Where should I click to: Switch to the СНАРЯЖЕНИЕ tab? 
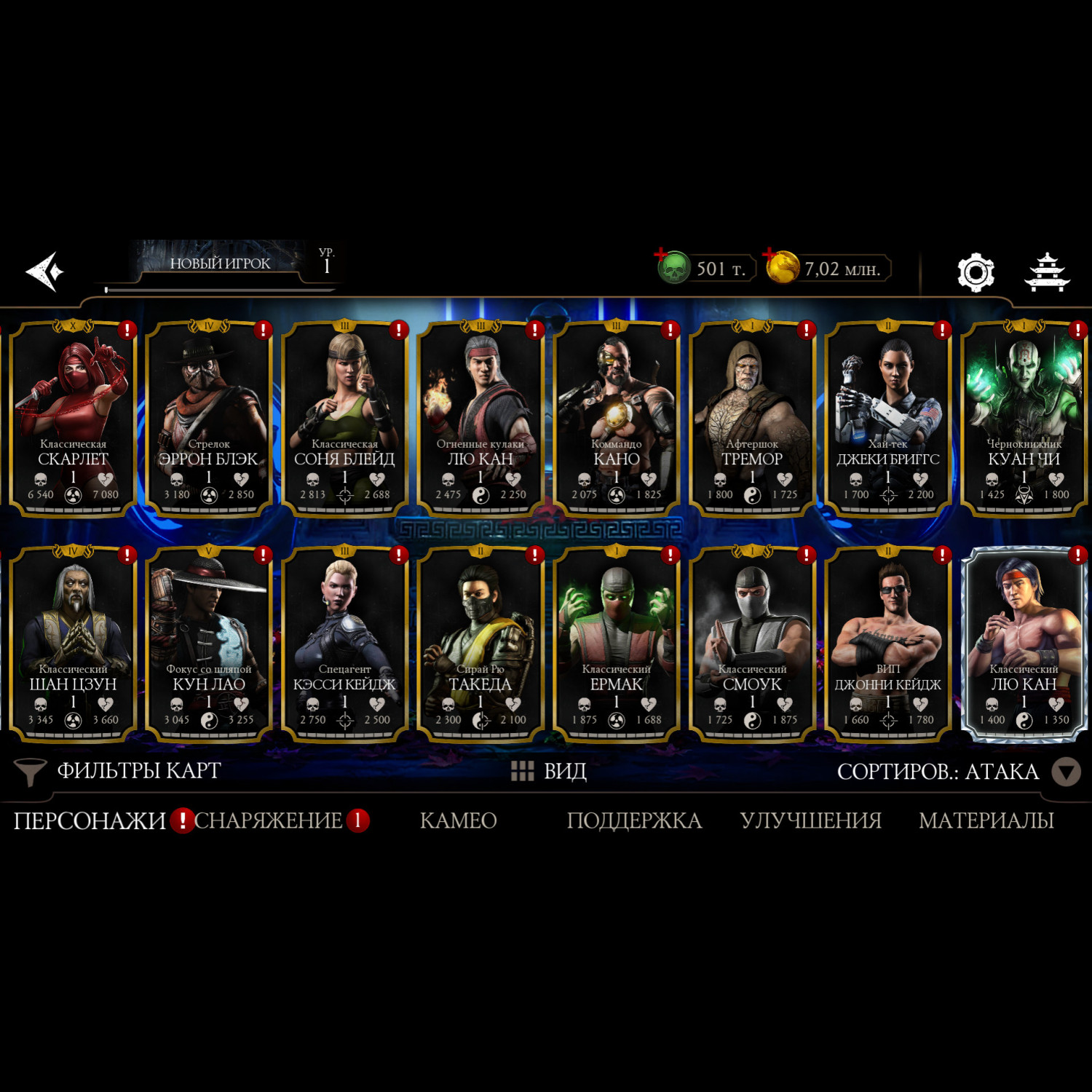[x=268, y=820]
